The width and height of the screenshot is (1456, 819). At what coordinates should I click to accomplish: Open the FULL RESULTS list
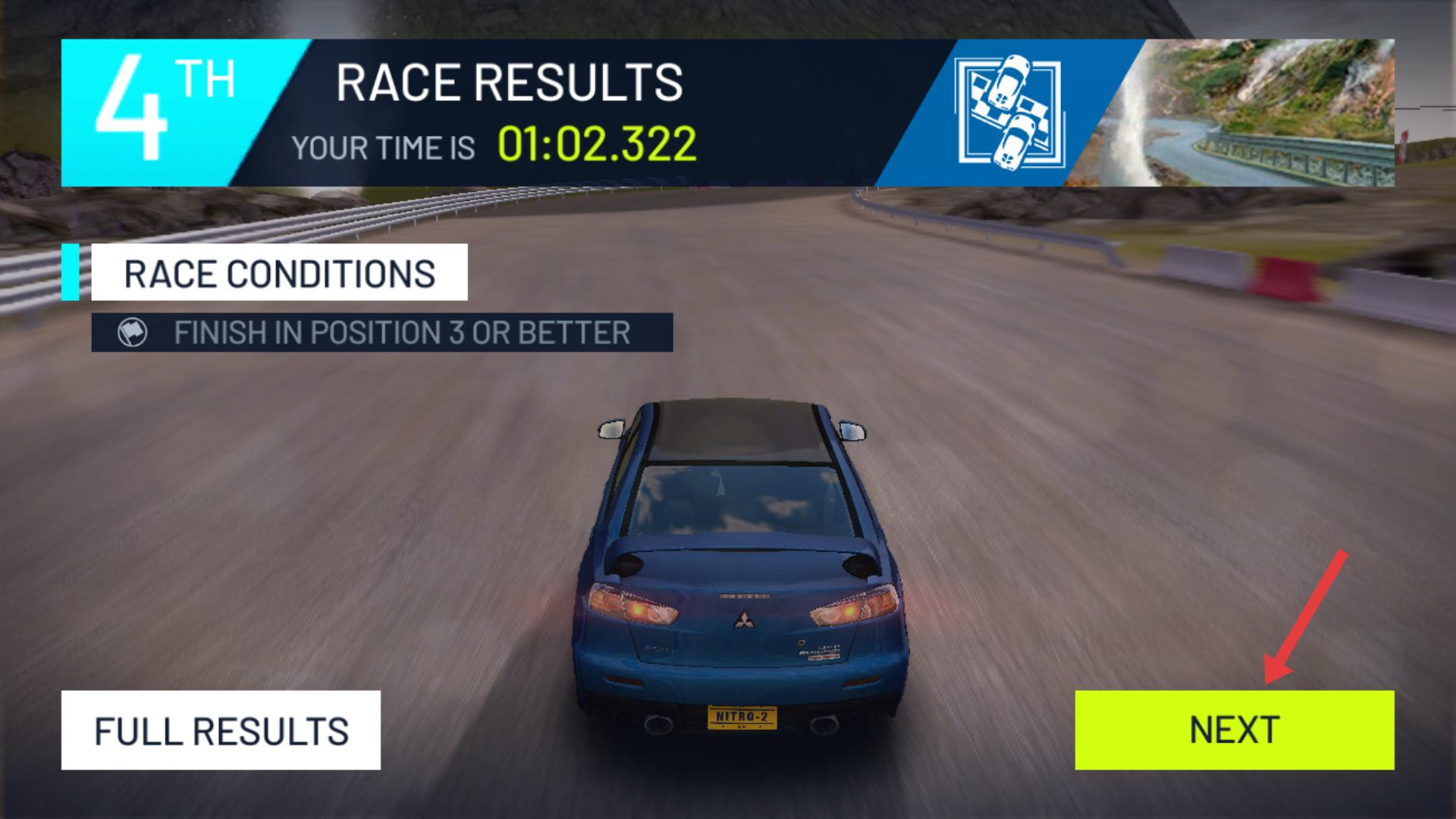[221, 730]
